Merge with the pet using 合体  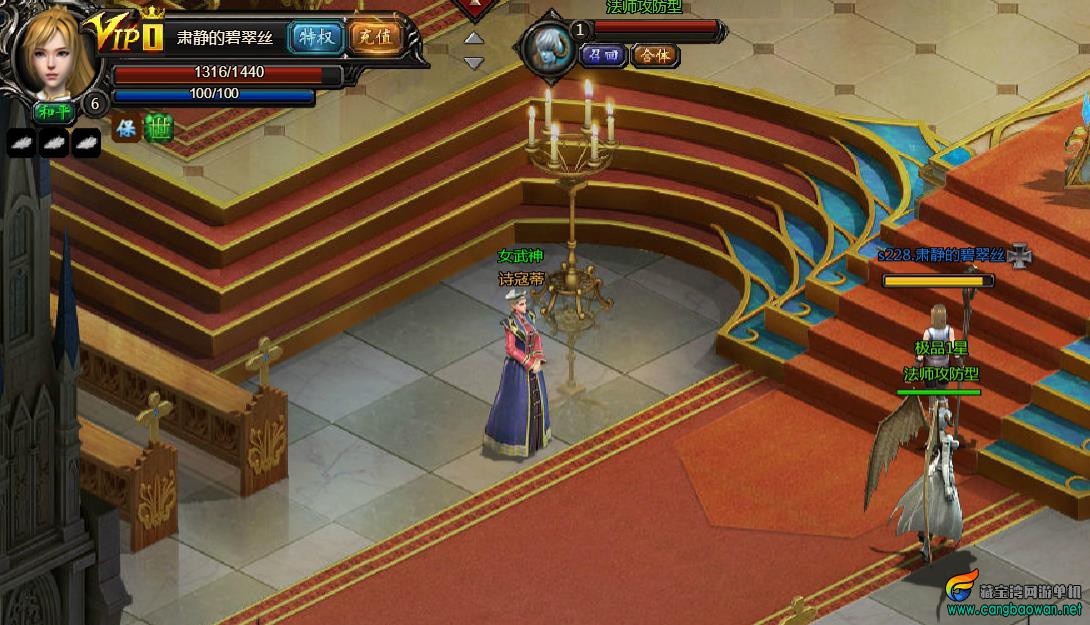pos(655,55)
